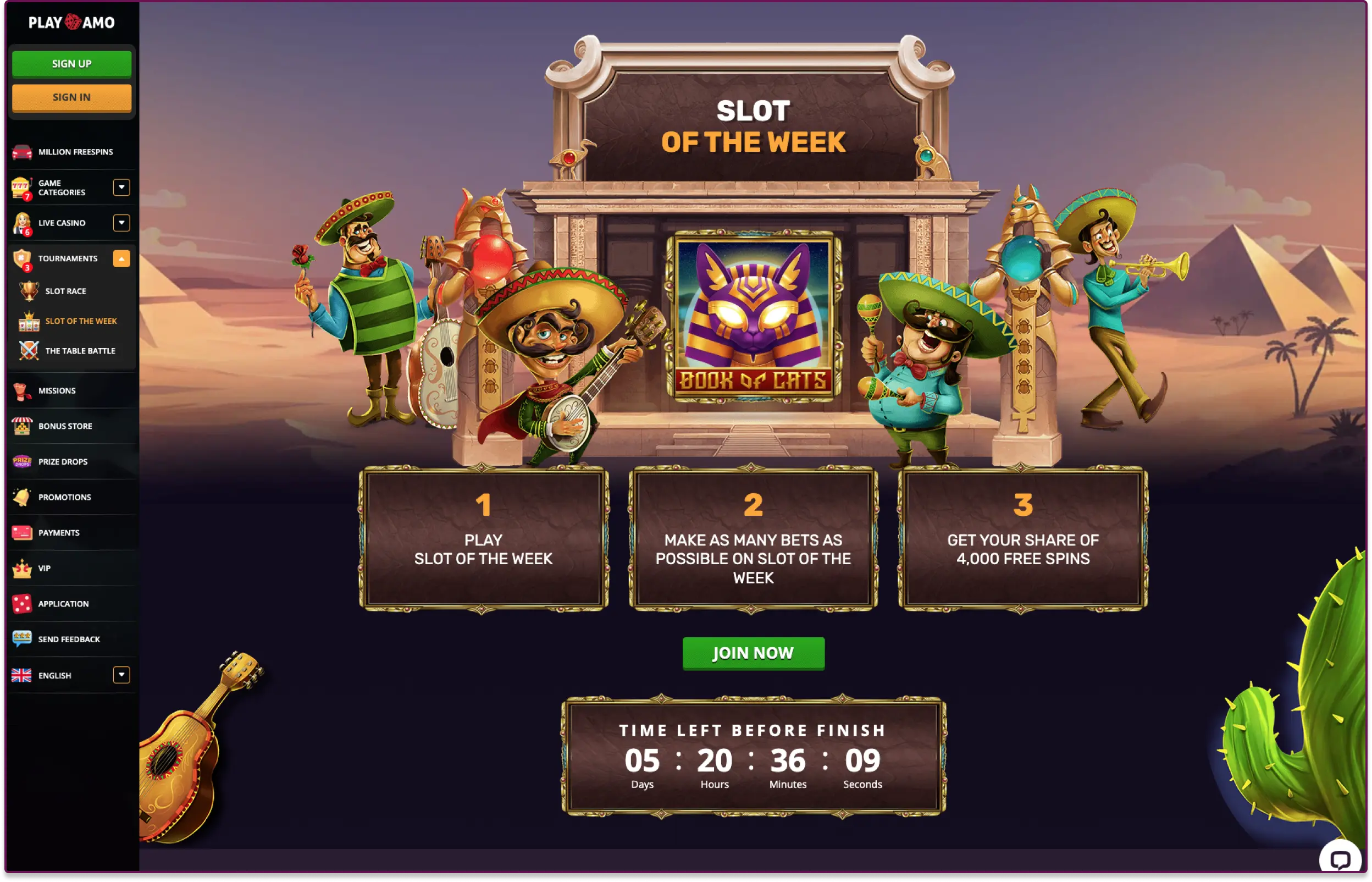Open the VIP page

click(x=44, y=568)
